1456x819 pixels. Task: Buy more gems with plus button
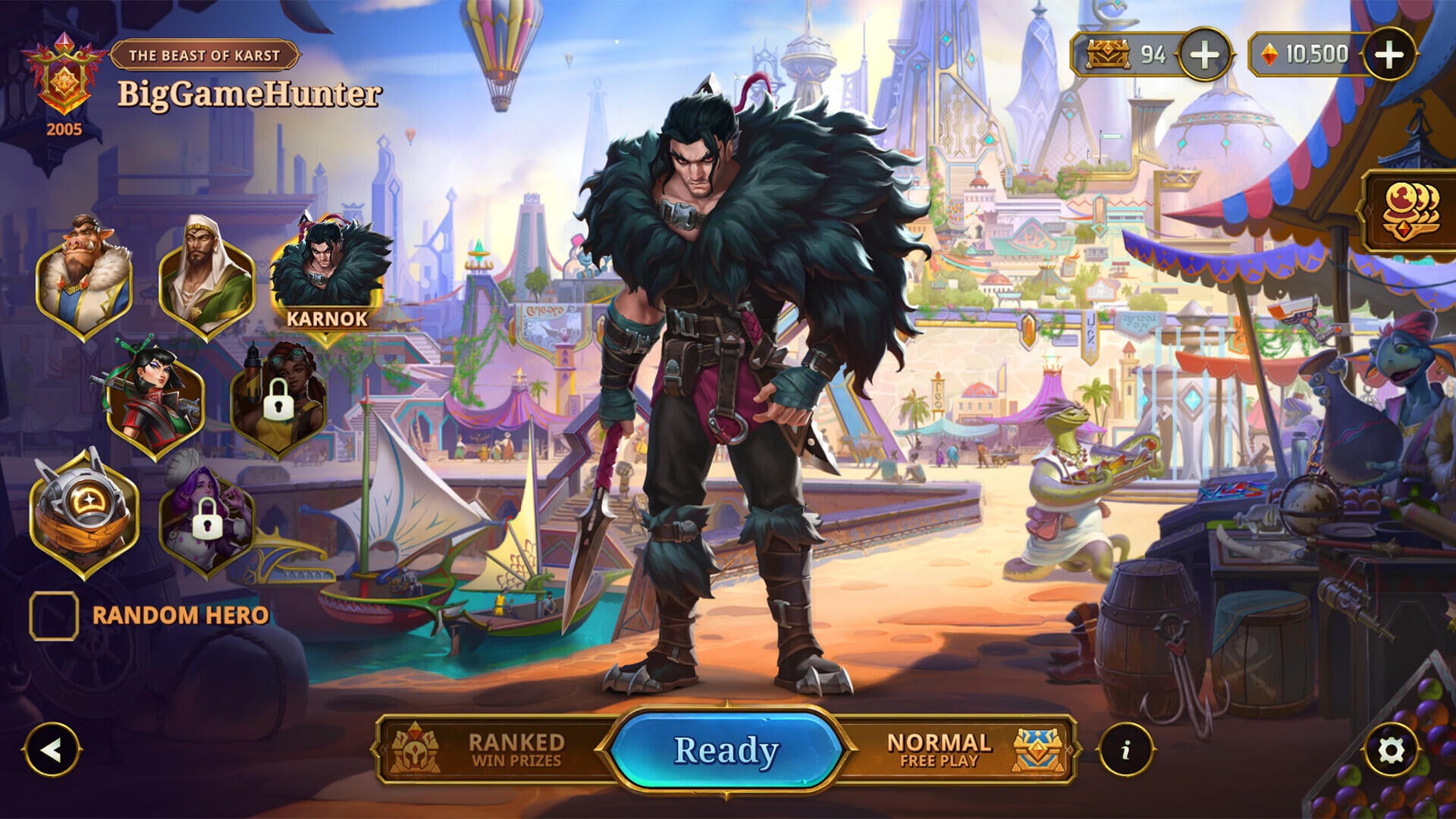click(1389, 55)
